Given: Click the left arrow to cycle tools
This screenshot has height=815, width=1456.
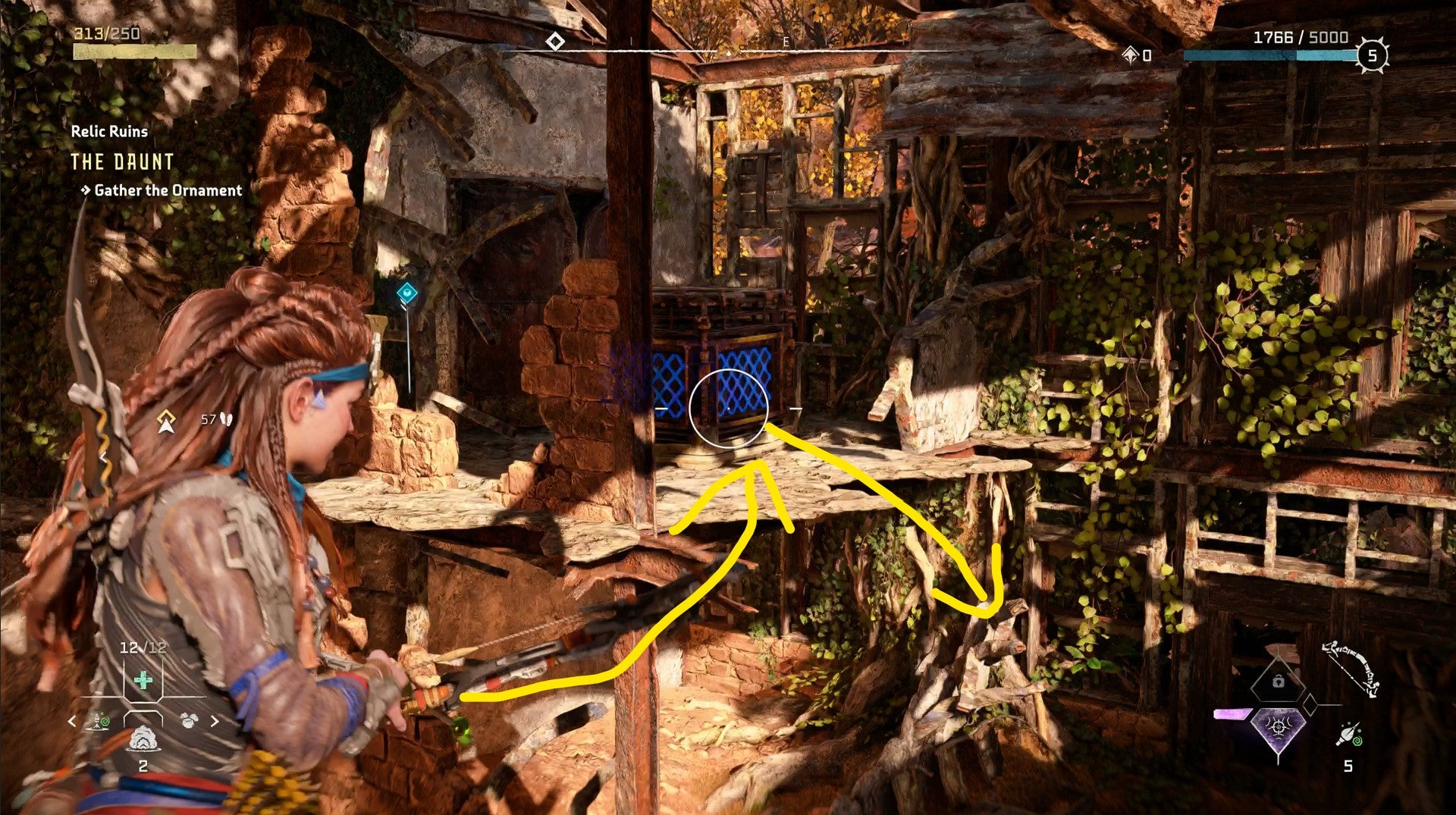Looking at the screenshot, I should [x=72, y=721].
